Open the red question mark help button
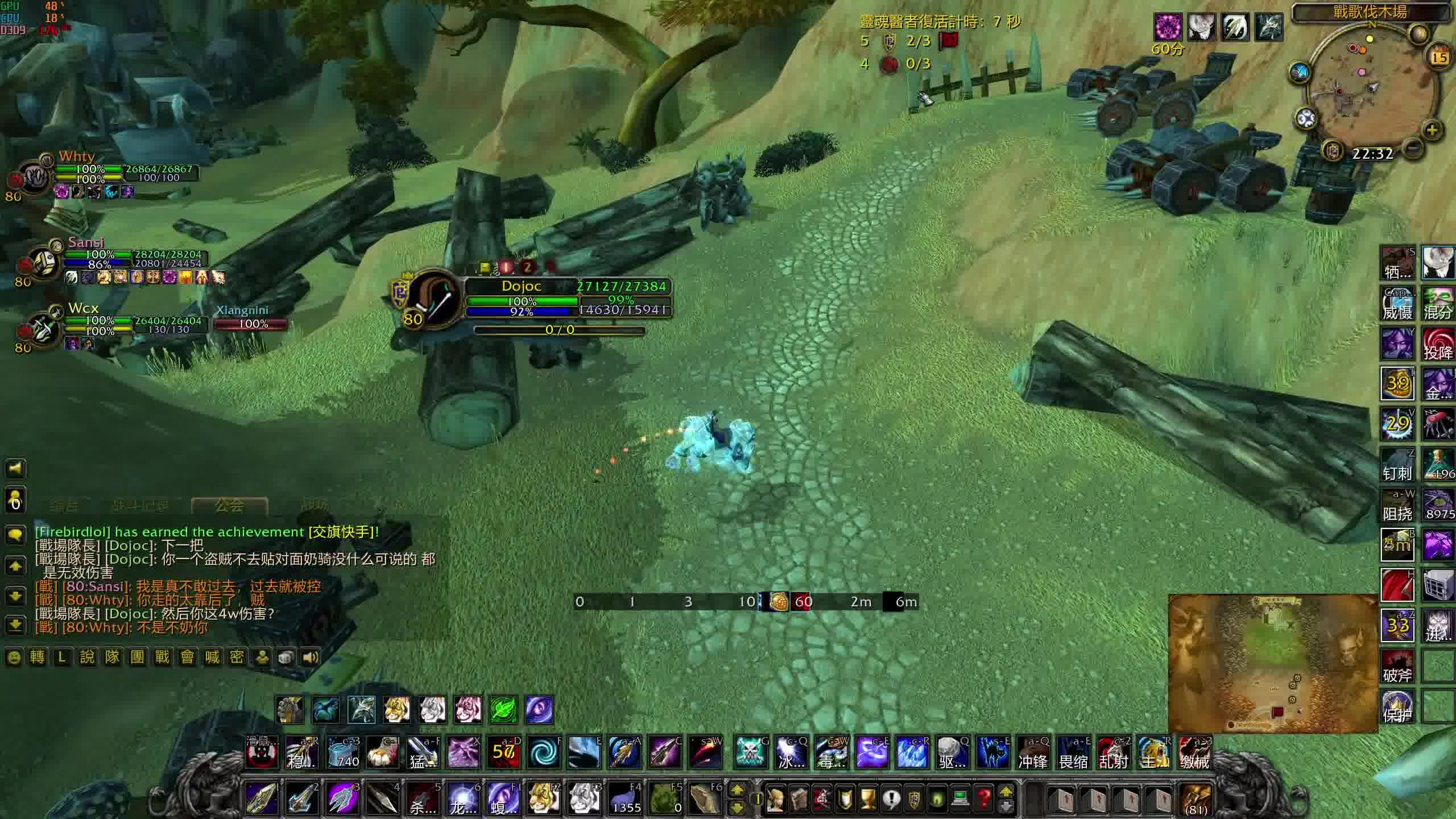Screen dimensions: 1456x819 coord(984,799)
